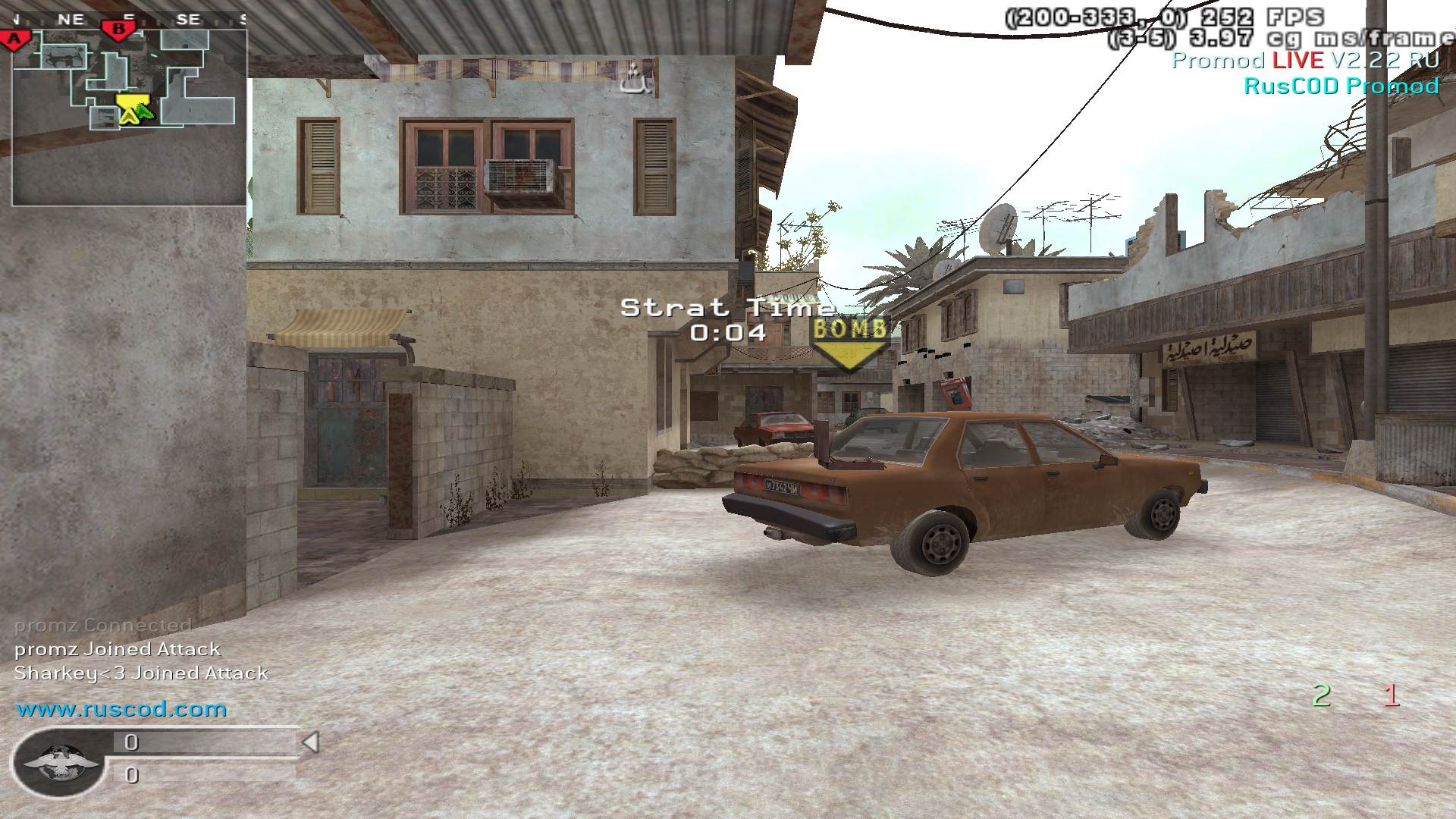
Task: Click the yellow BOMB objective marker
Action: click(x=849, y=343)
